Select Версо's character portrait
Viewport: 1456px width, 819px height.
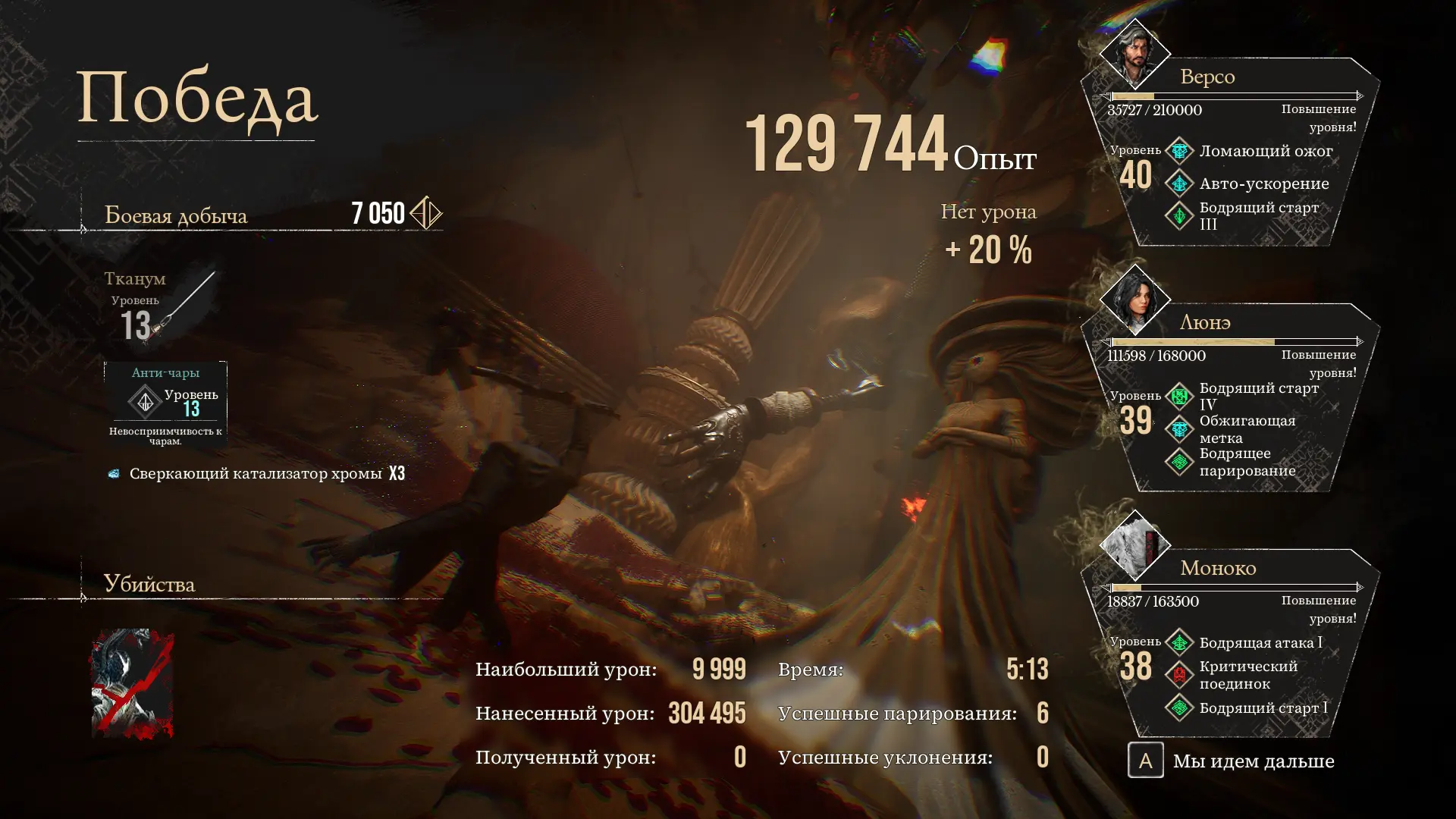point(1134,54)
